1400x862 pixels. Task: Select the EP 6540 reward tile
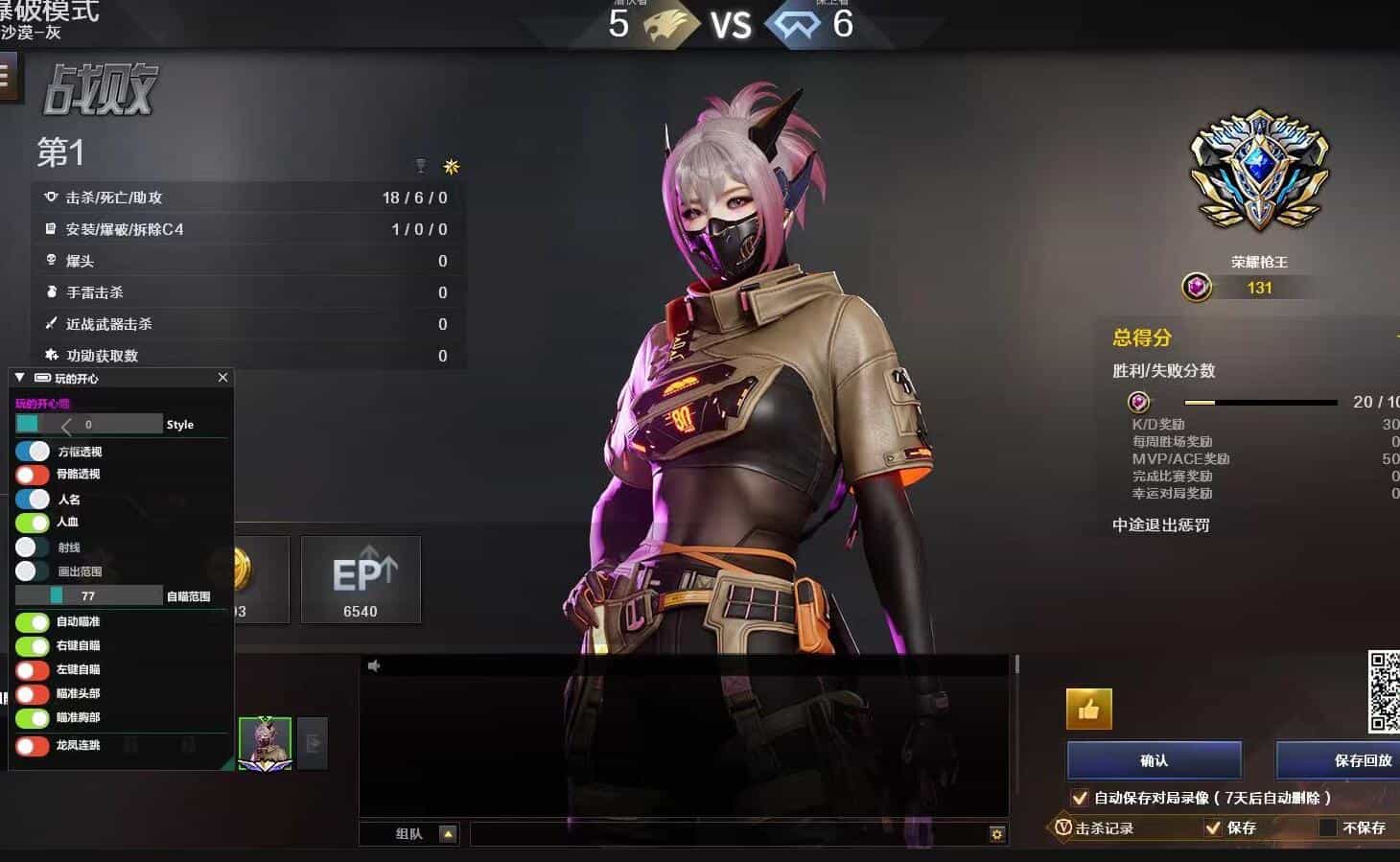click(x=361, y=580)
